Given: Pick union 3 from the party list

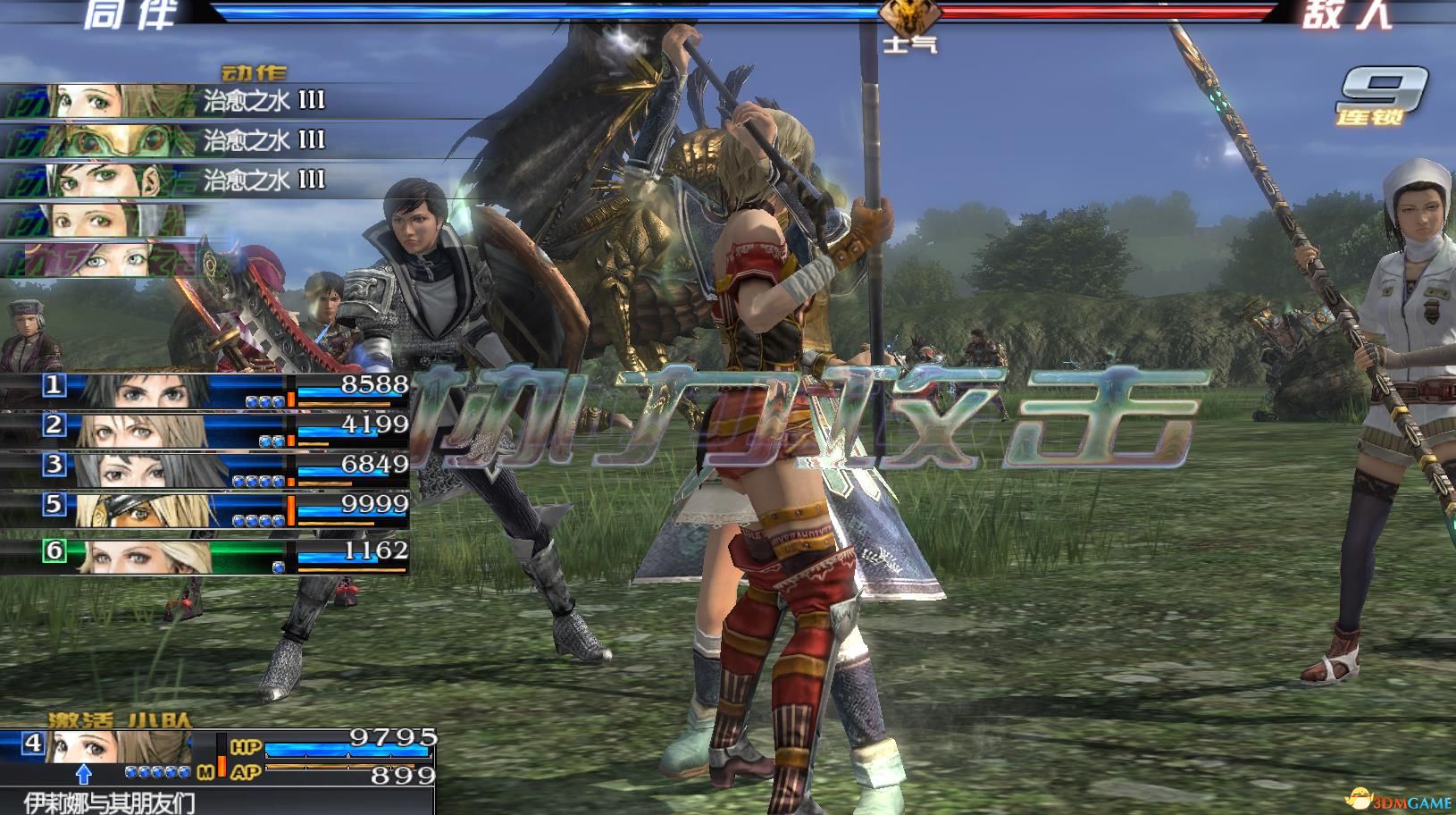Looking at the screenshot, I should [205, 469].
